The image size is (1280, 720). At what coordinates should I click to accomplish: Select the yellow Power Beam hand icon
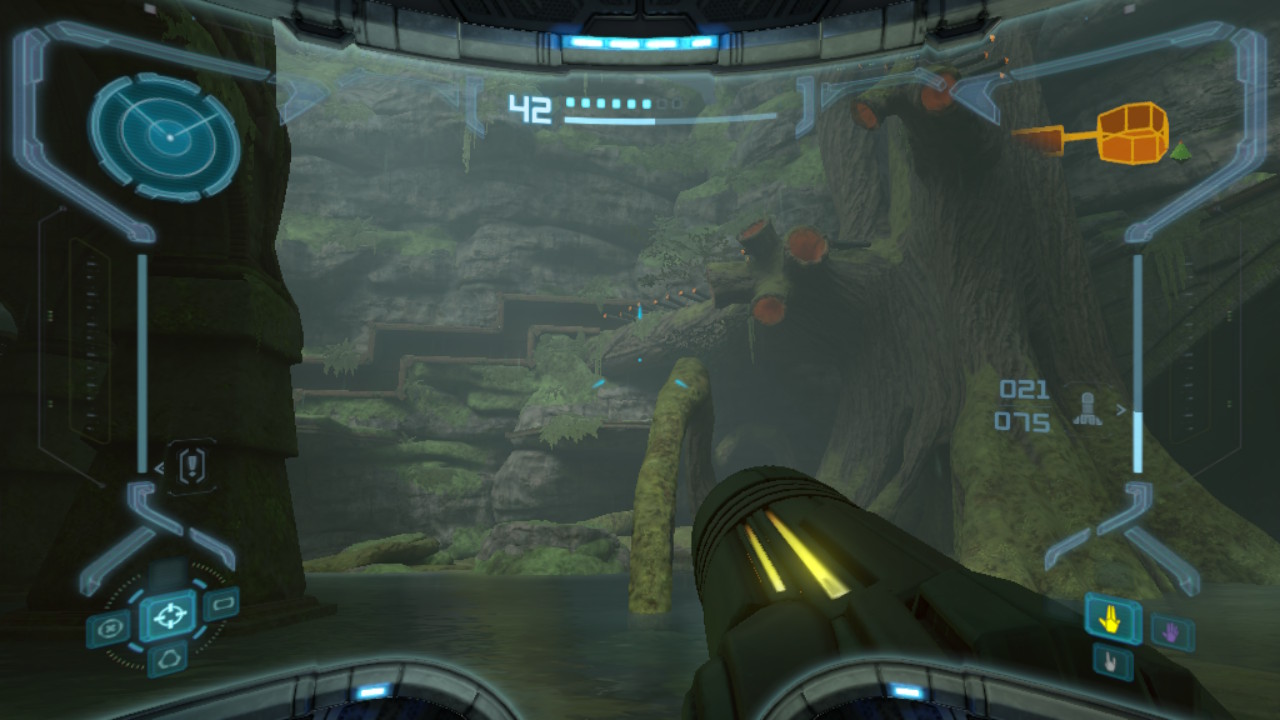coord(1113,619)
